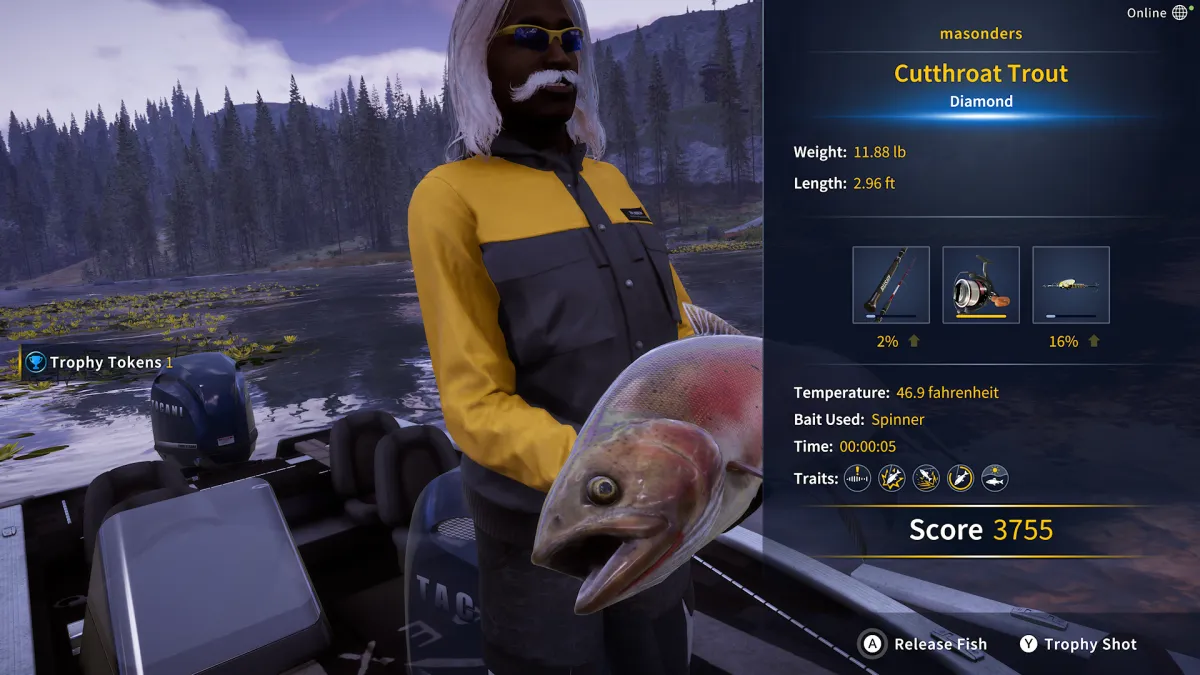The height and width of the screenshot is (675, 1200).
Task: Take a Trophy Shot of the trout
Action: [1078, 644]
